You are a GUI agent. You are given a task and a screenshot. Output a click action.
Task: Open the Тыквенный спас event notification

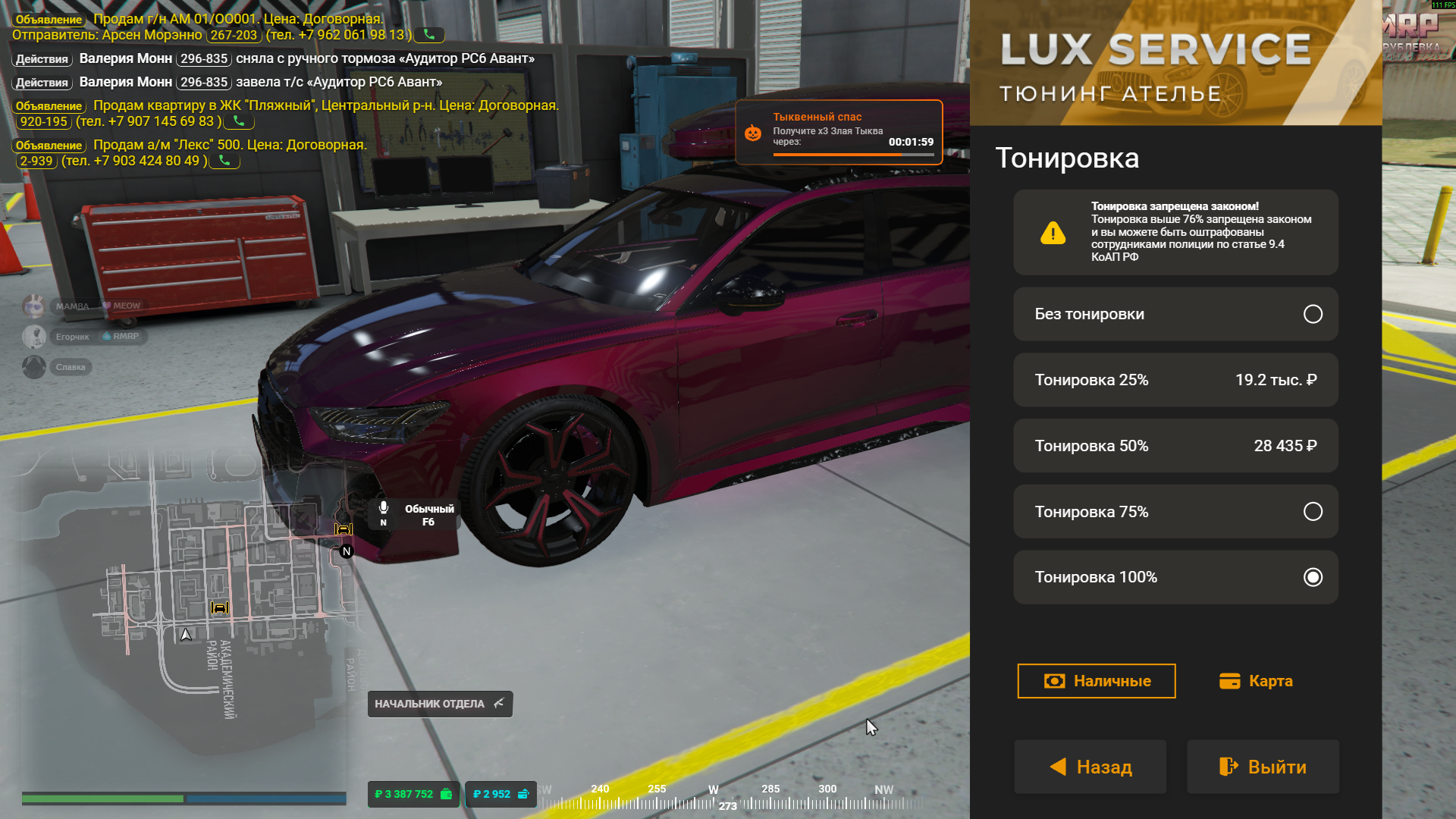click(x=839, y=132)
